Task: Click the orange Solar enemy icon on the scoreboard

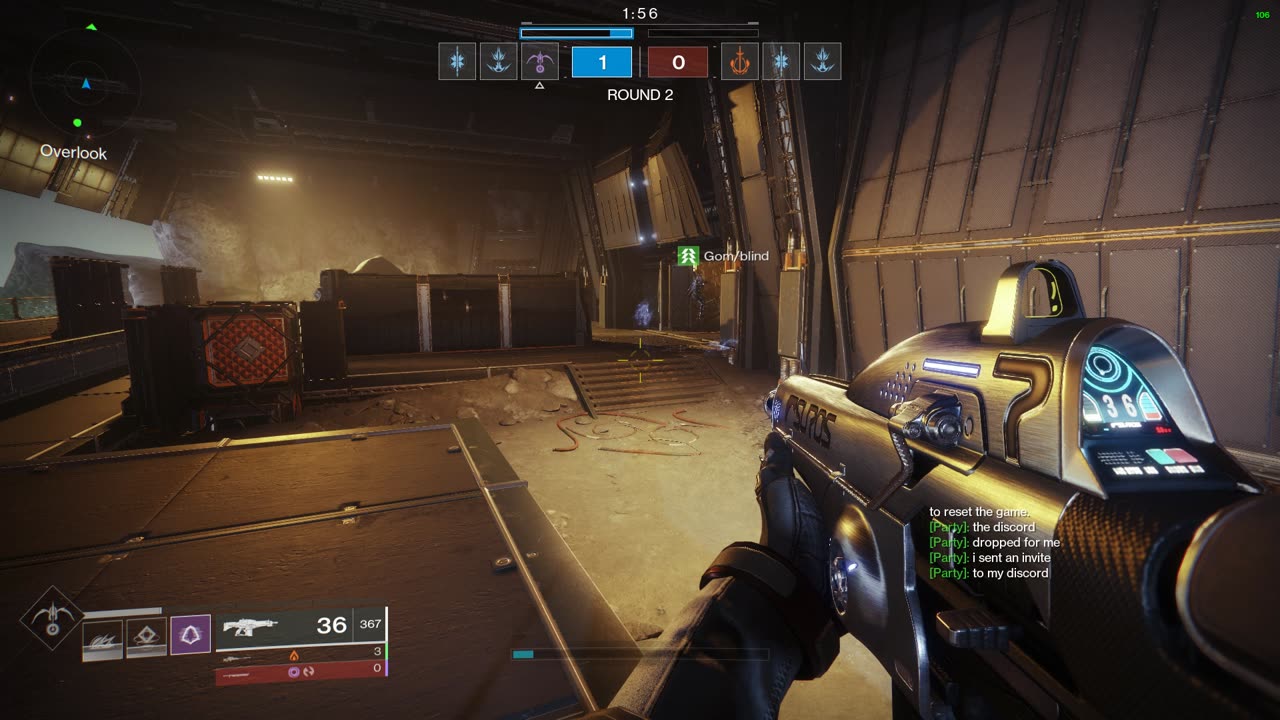Action: 741,62
